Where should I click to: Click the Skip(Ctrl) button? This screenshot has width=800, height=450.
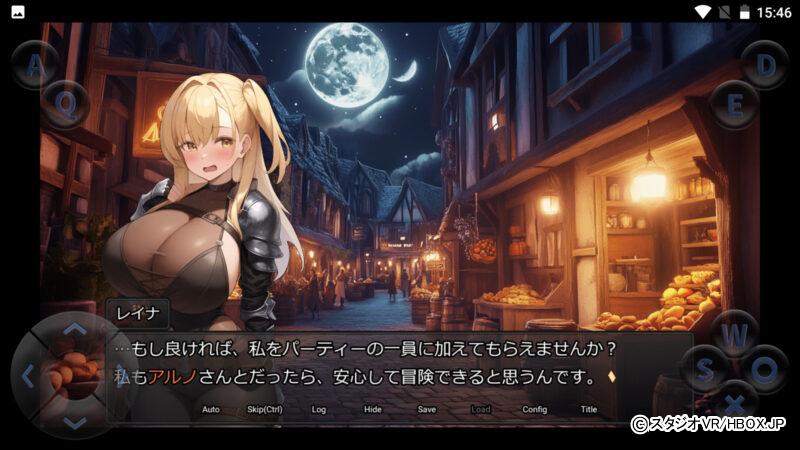(265, 409)
